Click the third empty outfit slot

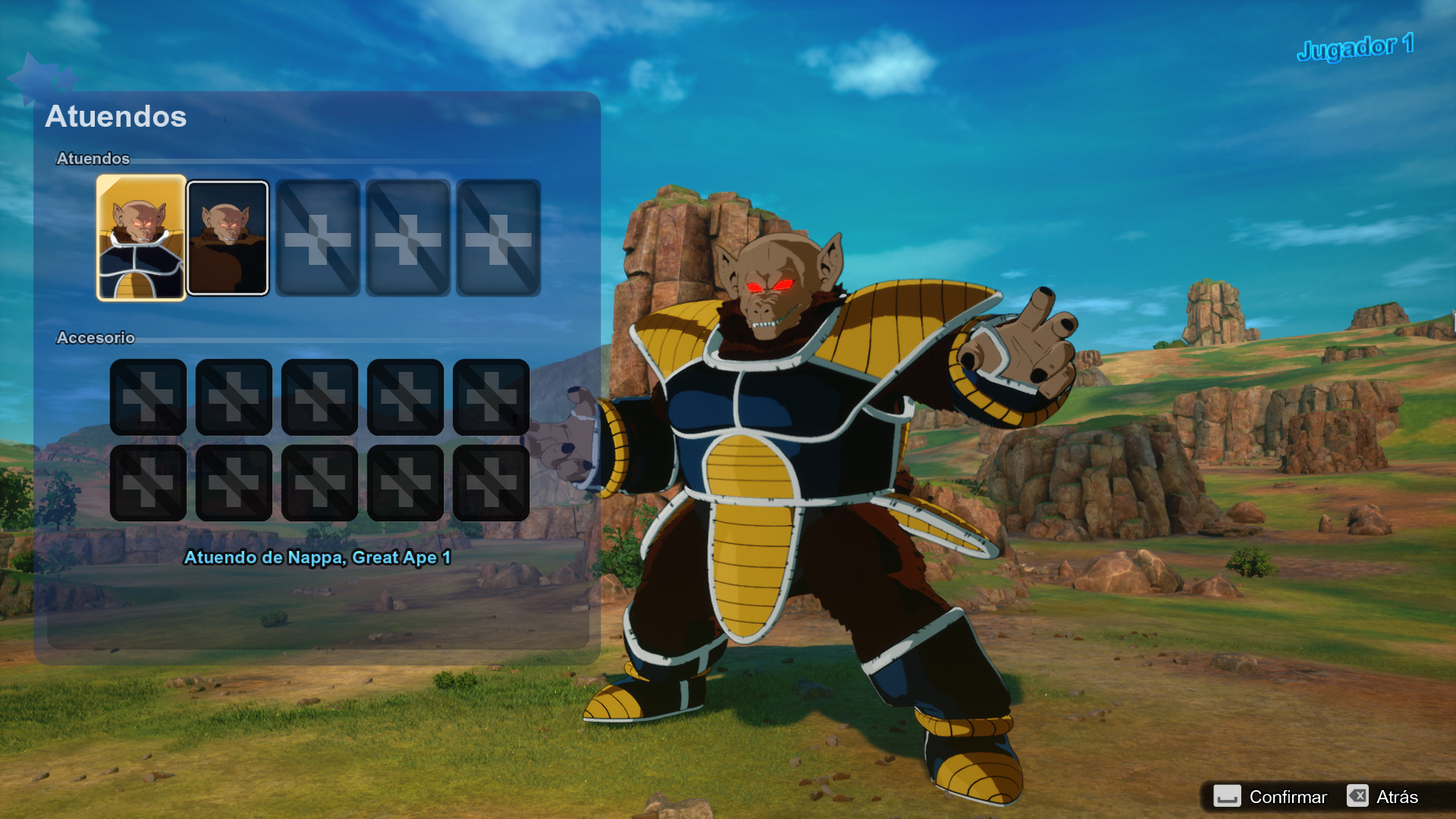tap(318, 239)
